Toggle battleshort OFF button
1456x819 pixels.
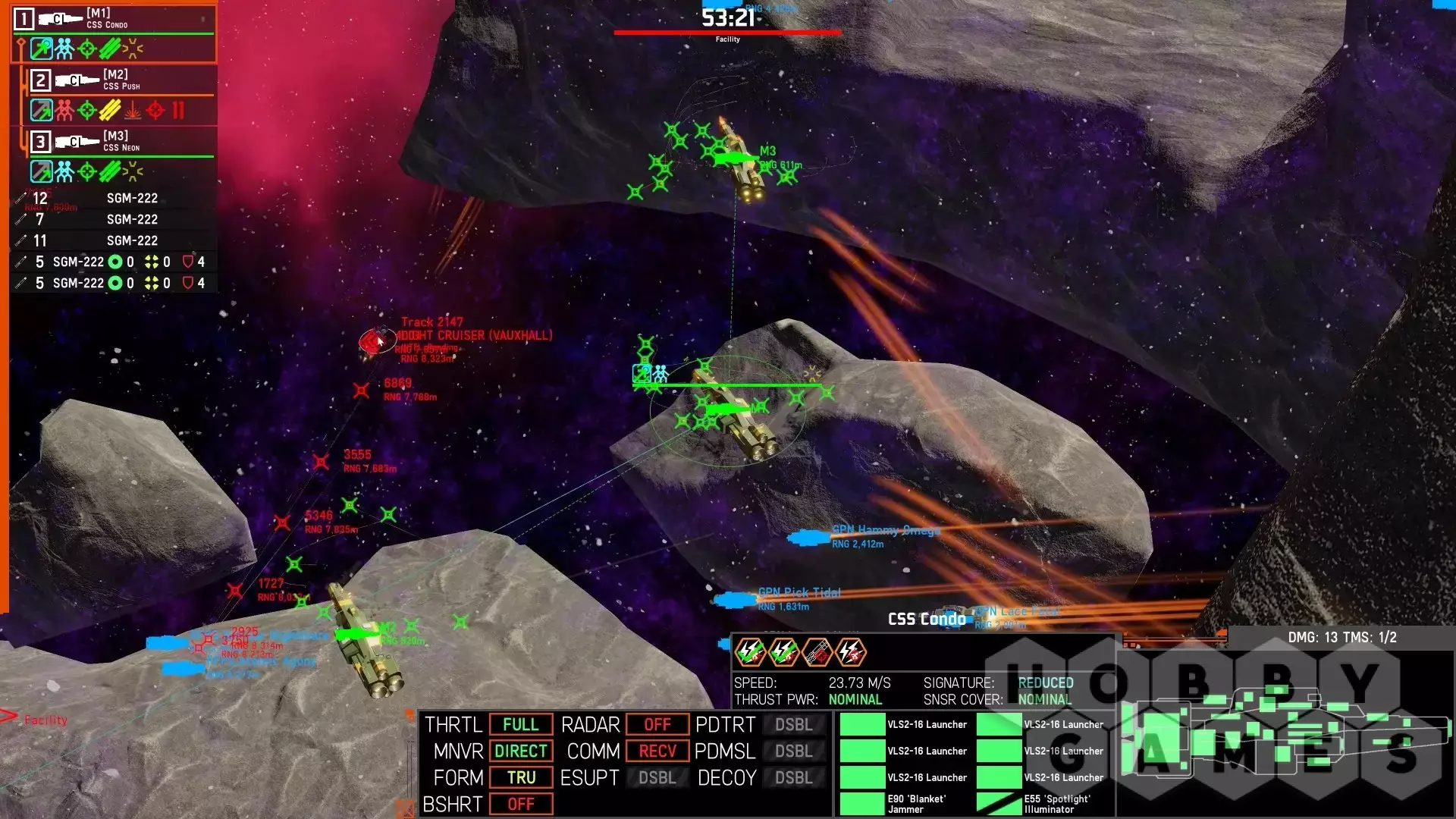[520, 805]
